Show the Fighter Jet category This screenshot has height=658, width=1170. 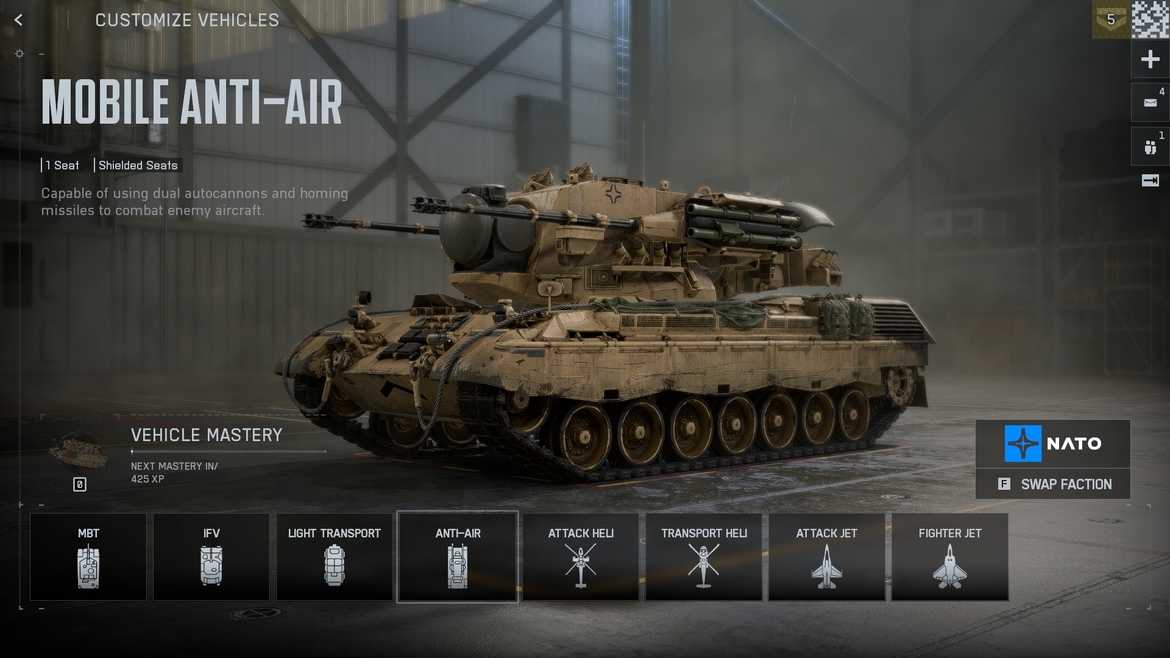[950, 557]
